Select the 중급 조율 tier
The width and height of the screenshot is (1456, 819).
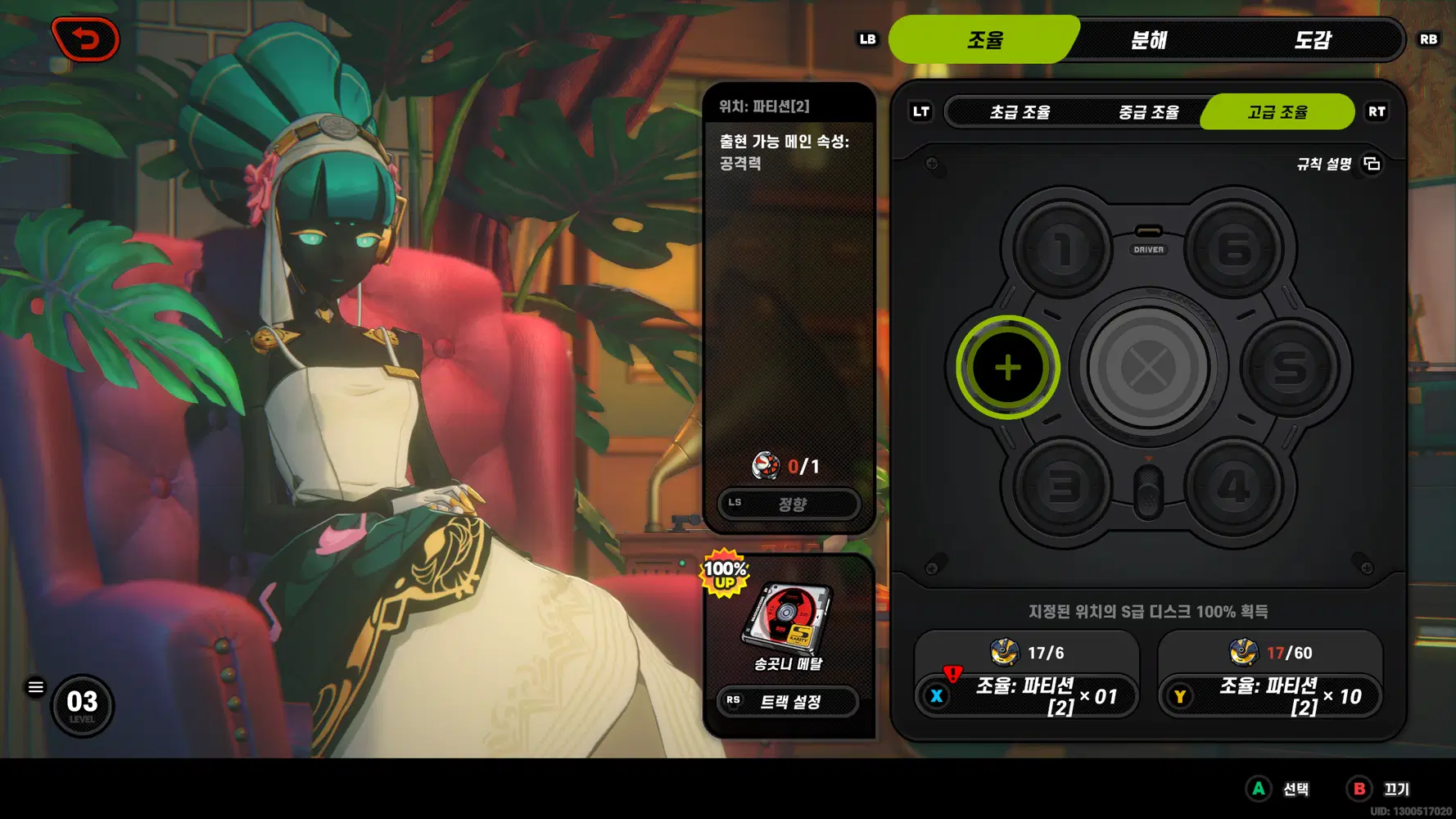point(1148,112)
